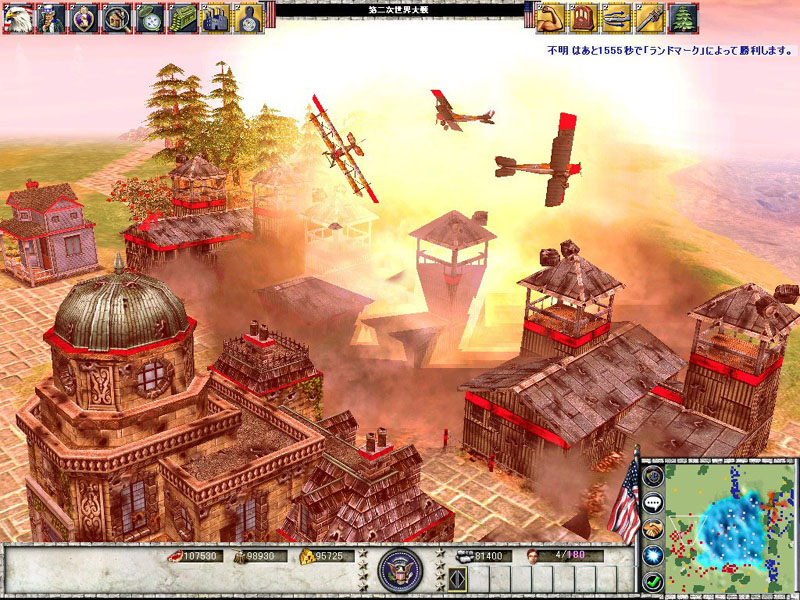
Task: Select the Uncle Sam icon
Action: 52,16
